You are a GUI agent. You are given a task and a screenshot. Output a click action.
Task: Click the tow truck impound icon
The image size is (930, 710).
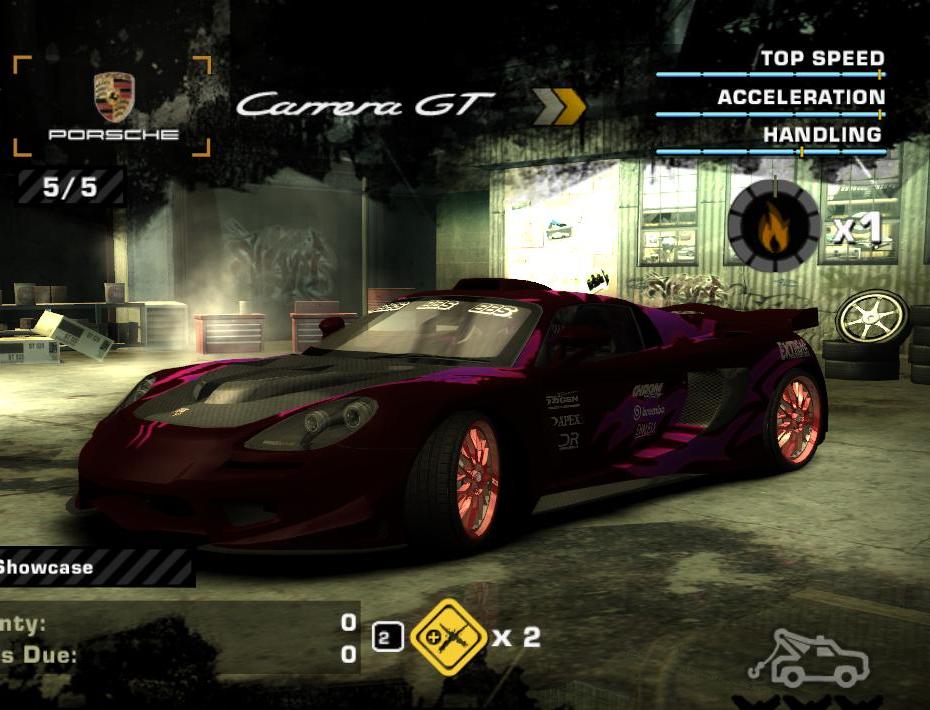coord(808,660)
